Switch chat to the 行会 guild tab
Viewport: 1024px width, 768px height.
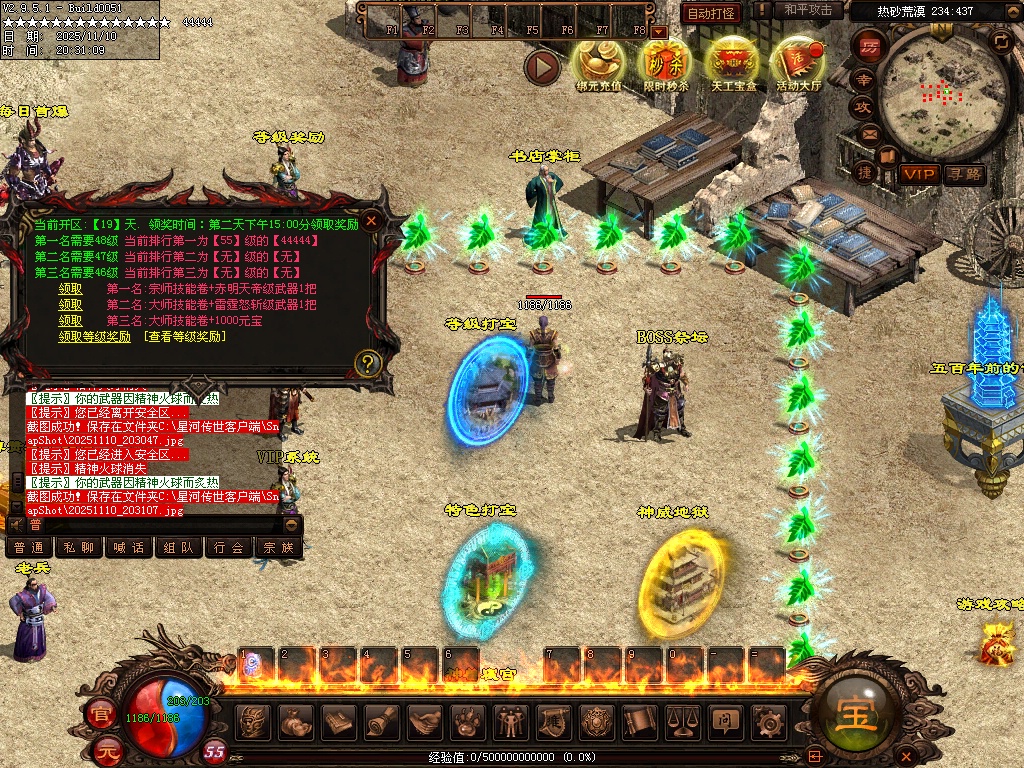point(229,548)
